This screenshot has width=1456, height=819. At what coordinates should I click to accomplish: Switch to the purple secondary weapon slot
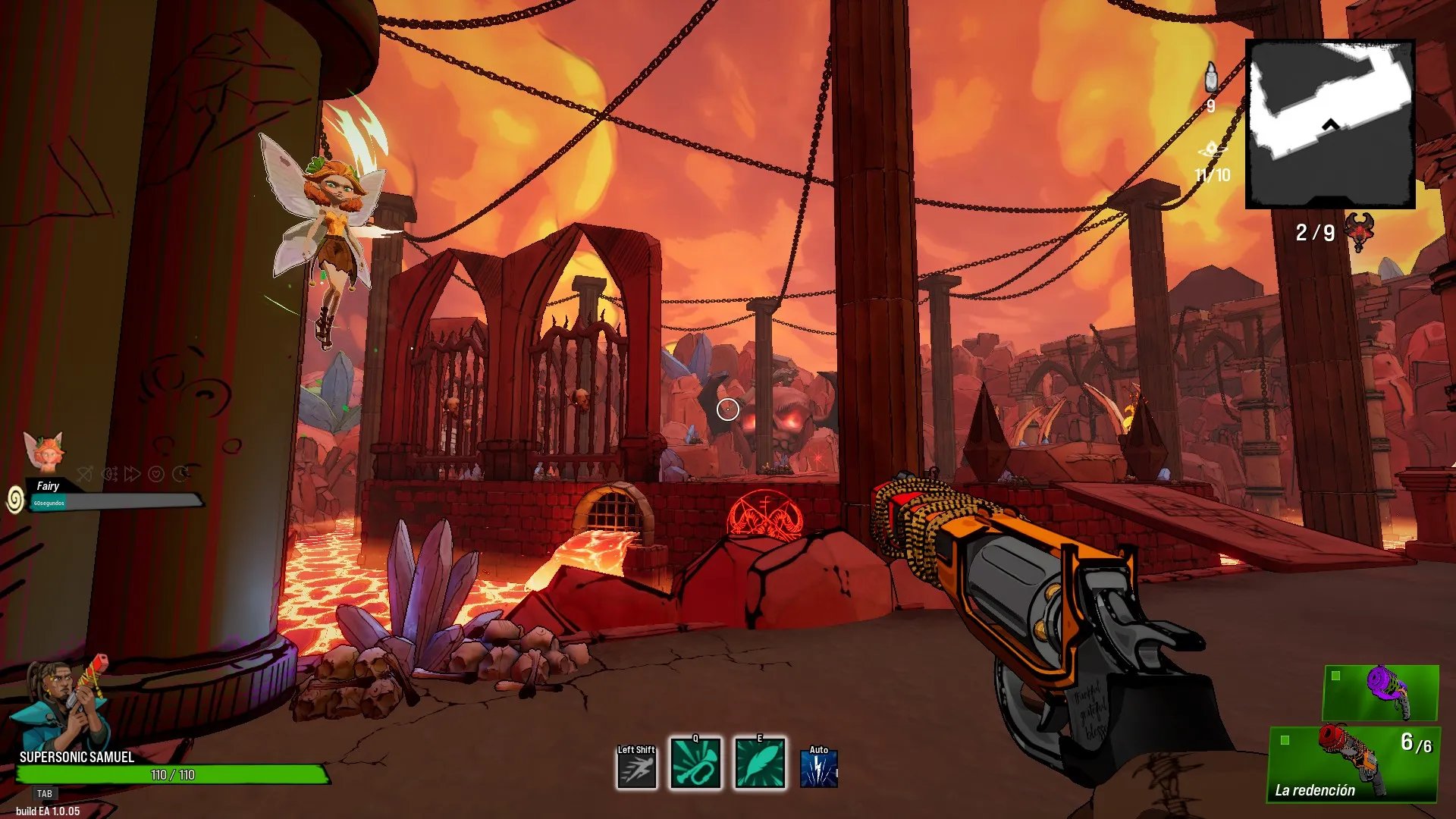[x=1381, y=692]
